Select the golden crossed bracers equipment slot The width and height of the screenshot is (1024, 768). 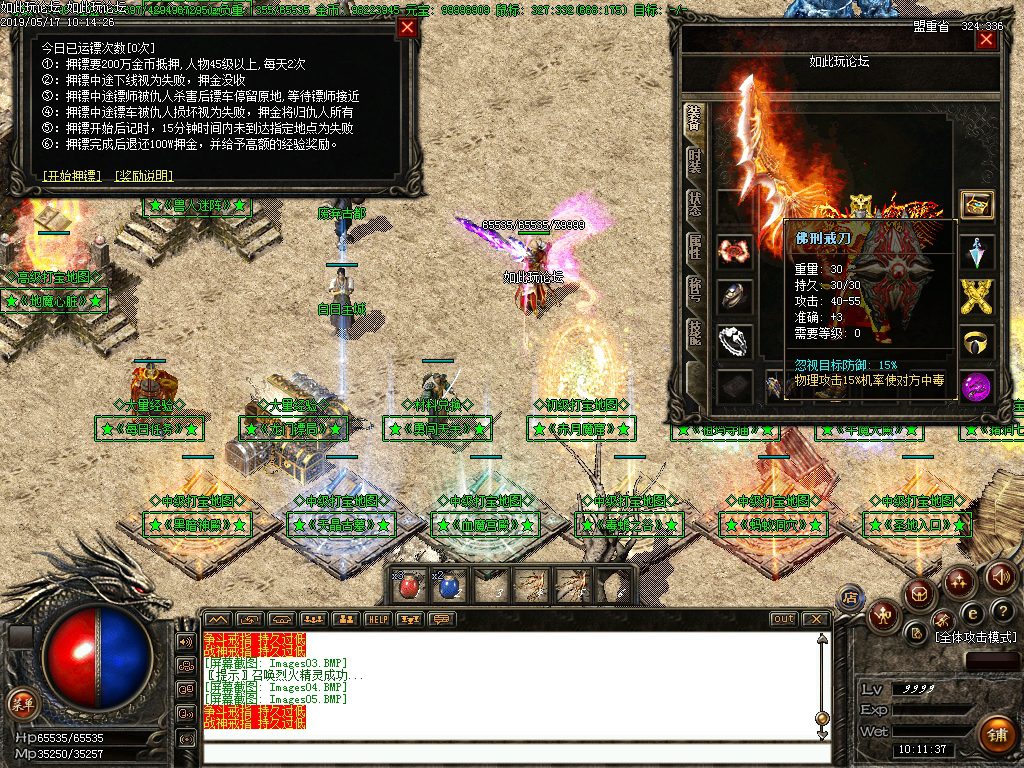pos(976,297)
